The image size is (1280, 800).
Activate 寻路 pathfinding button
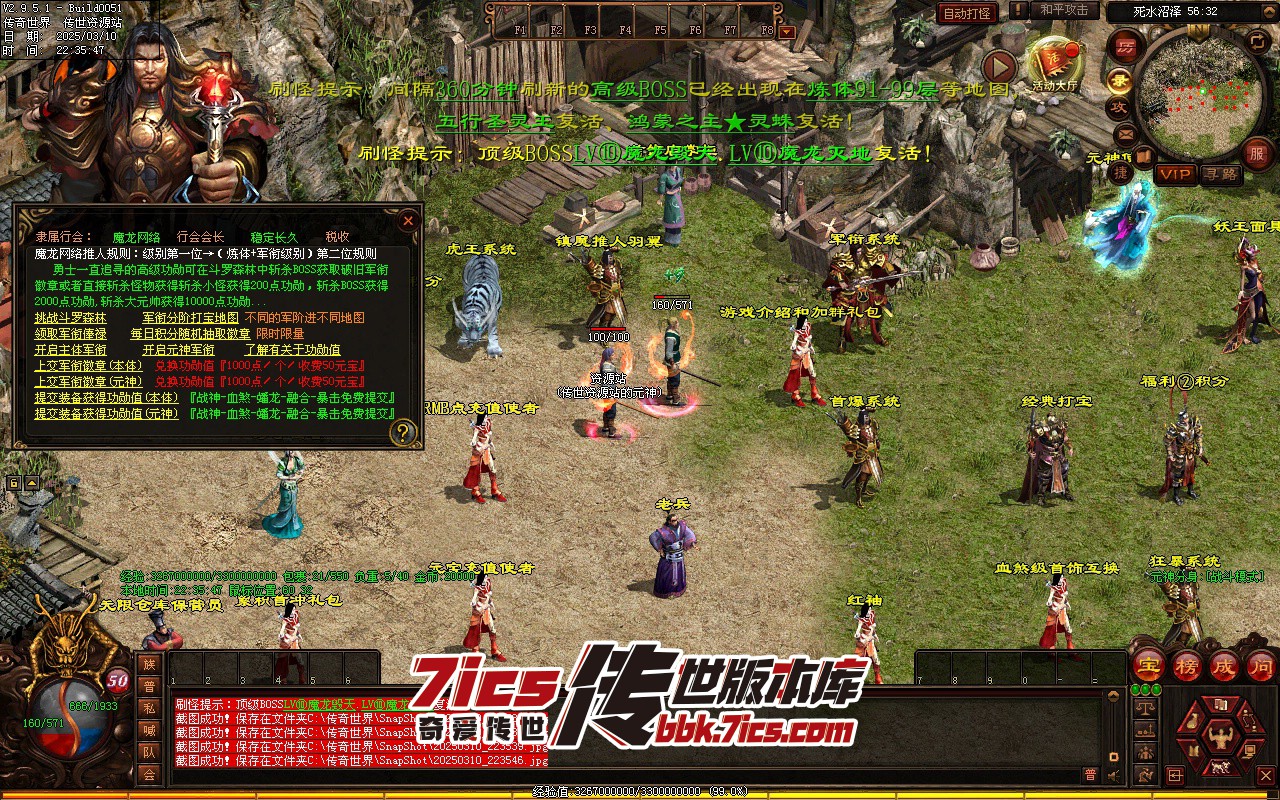(x=1220, y=174)
